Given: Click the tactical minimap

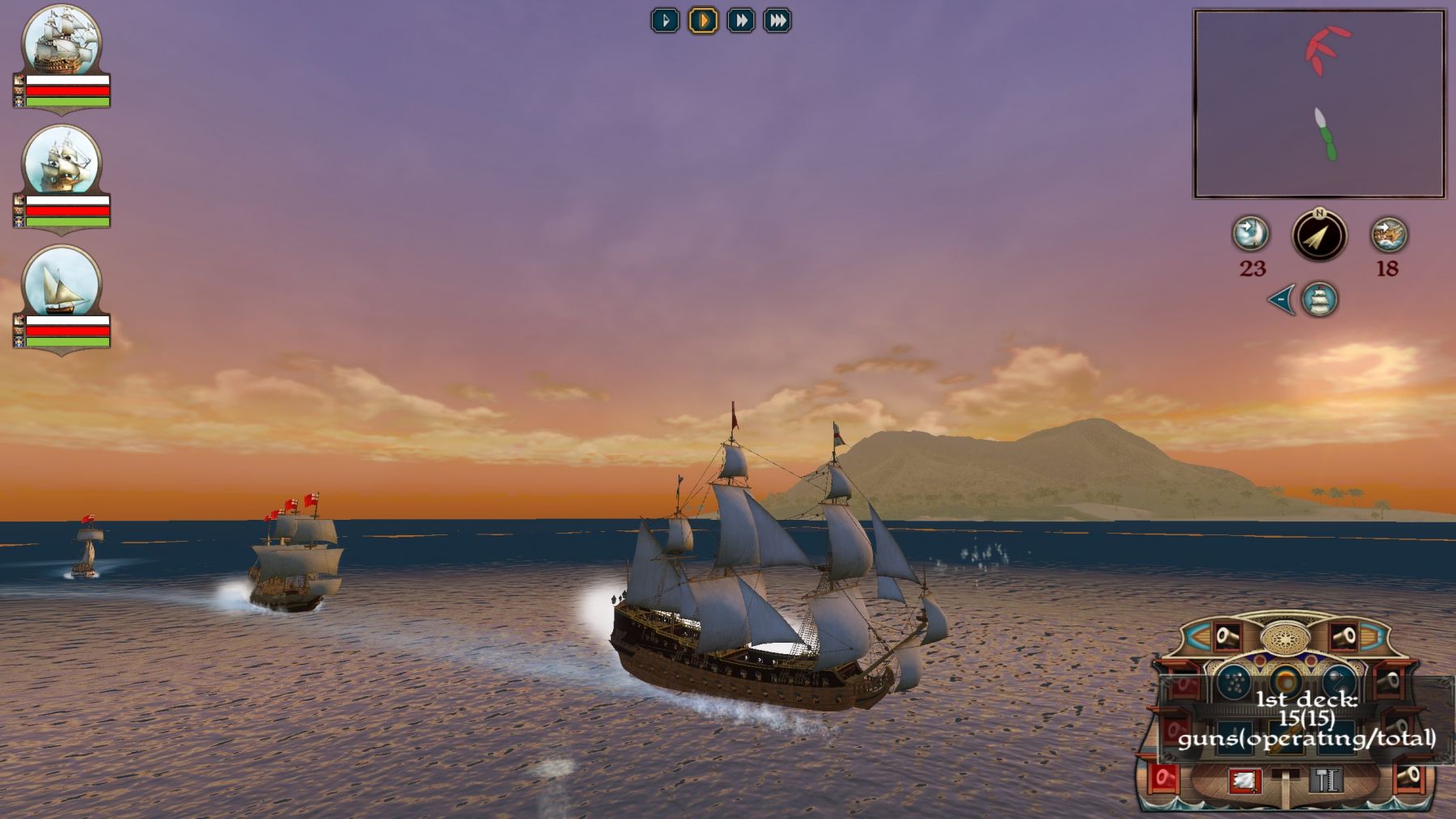Looking at the screenshot, I should click(x=1319, y=103).
